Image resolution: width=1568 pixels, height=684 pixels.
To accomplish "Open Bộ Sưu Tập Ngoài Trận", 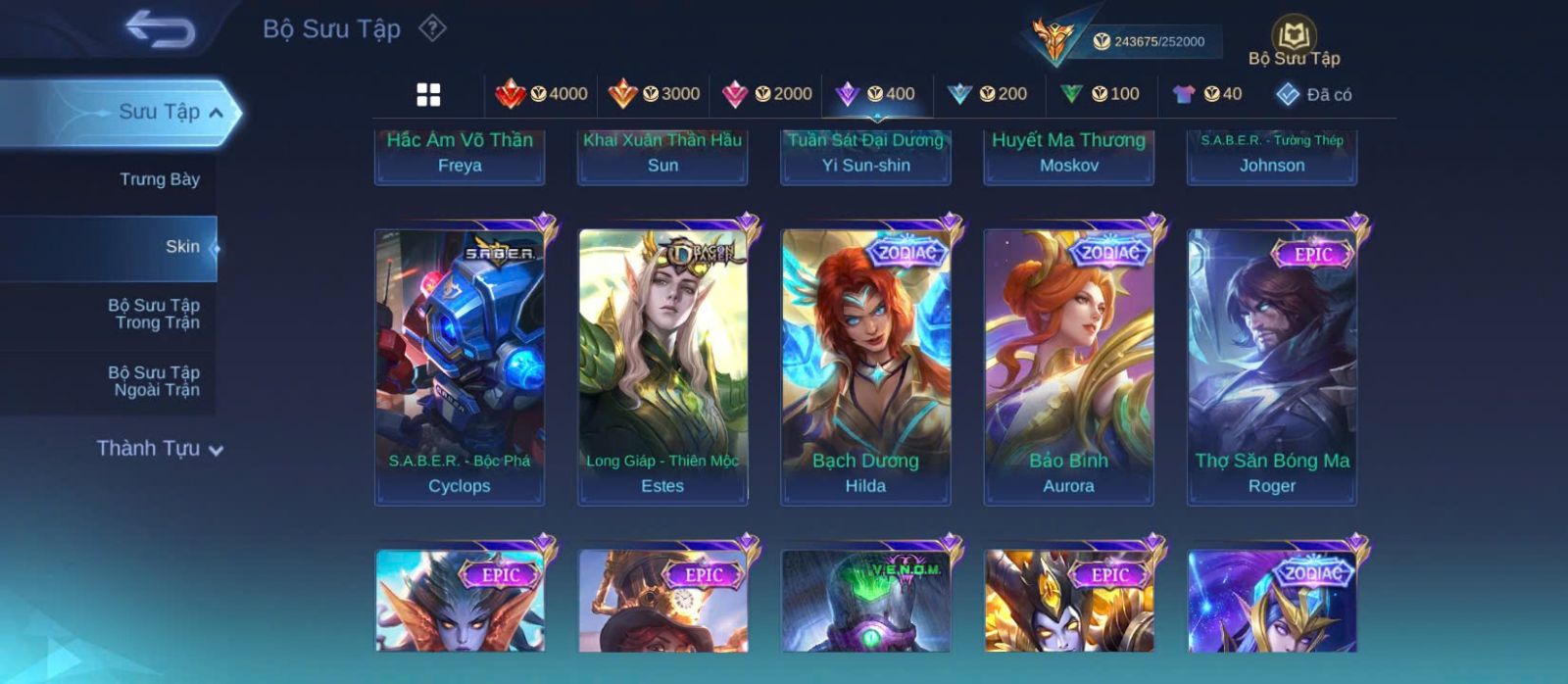I will [154, 381].
